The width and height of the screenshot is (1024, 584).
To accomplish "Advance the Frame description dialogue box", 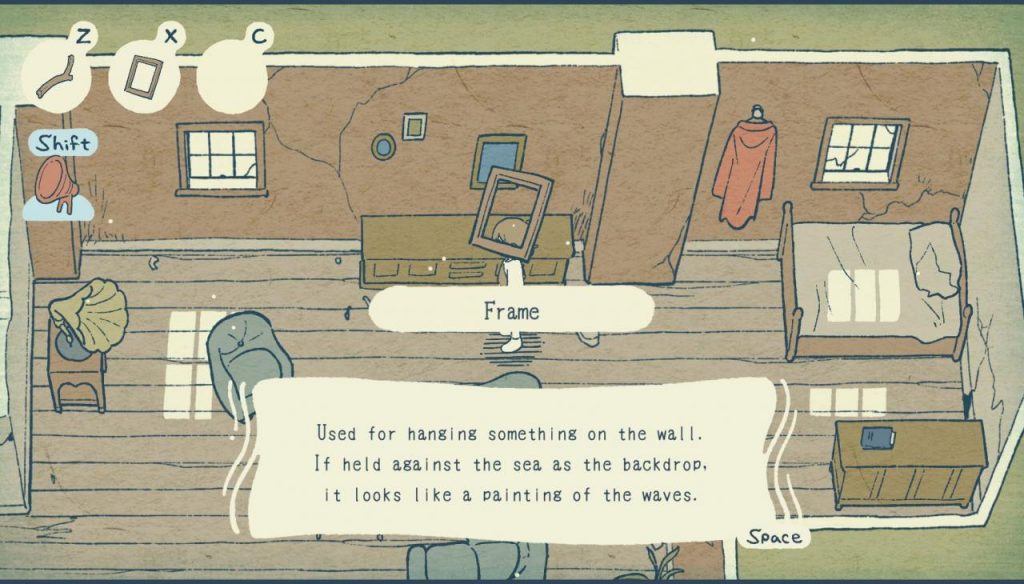I will [511, 462].
